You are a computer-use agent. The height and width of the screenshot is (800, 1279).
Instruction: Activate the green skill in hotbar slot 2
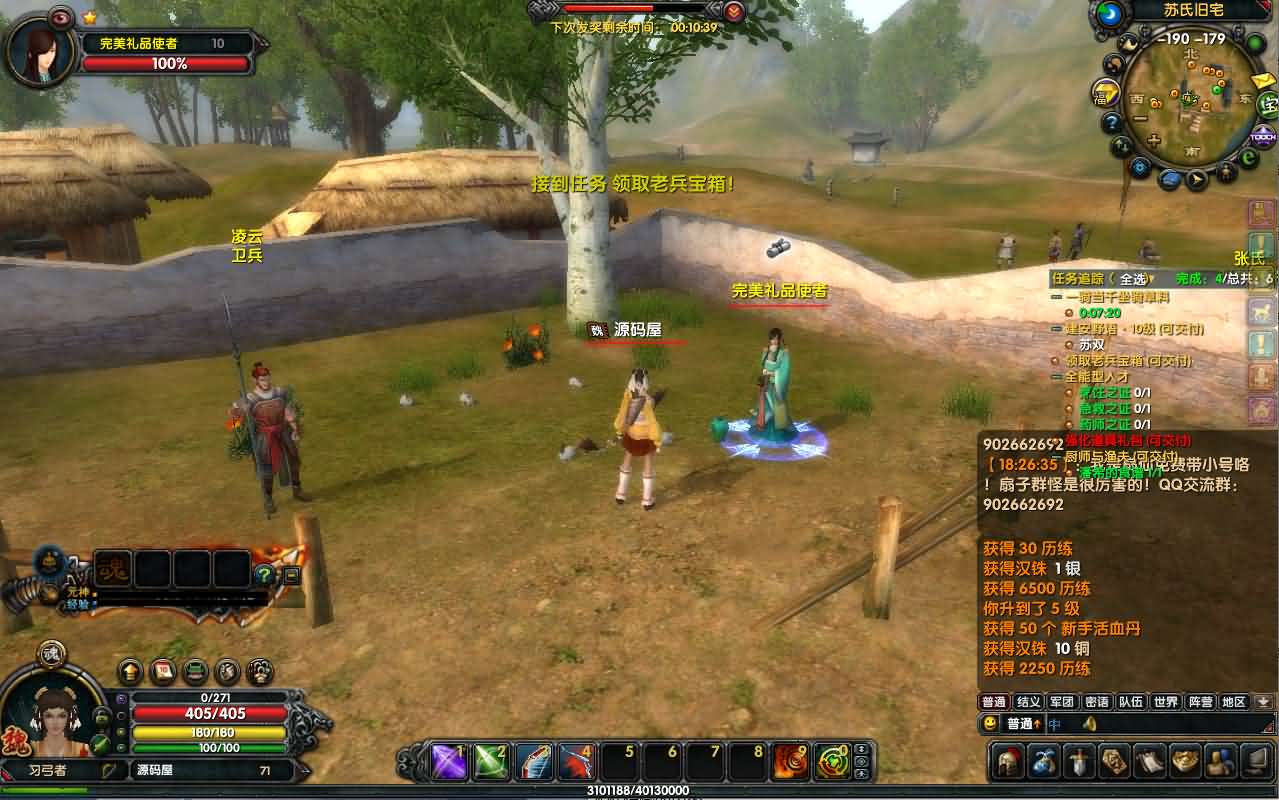tap(491, 762)
